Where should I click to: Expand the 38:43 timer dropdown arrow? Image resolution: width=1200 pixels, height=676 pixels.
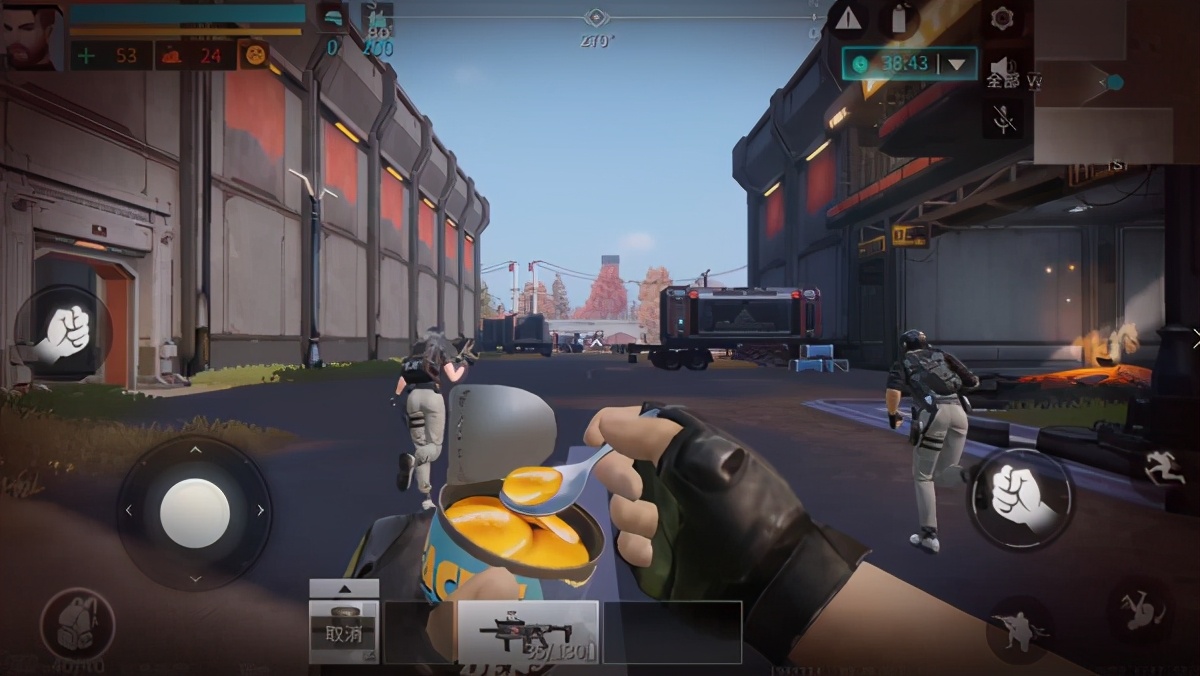[958, 63]
